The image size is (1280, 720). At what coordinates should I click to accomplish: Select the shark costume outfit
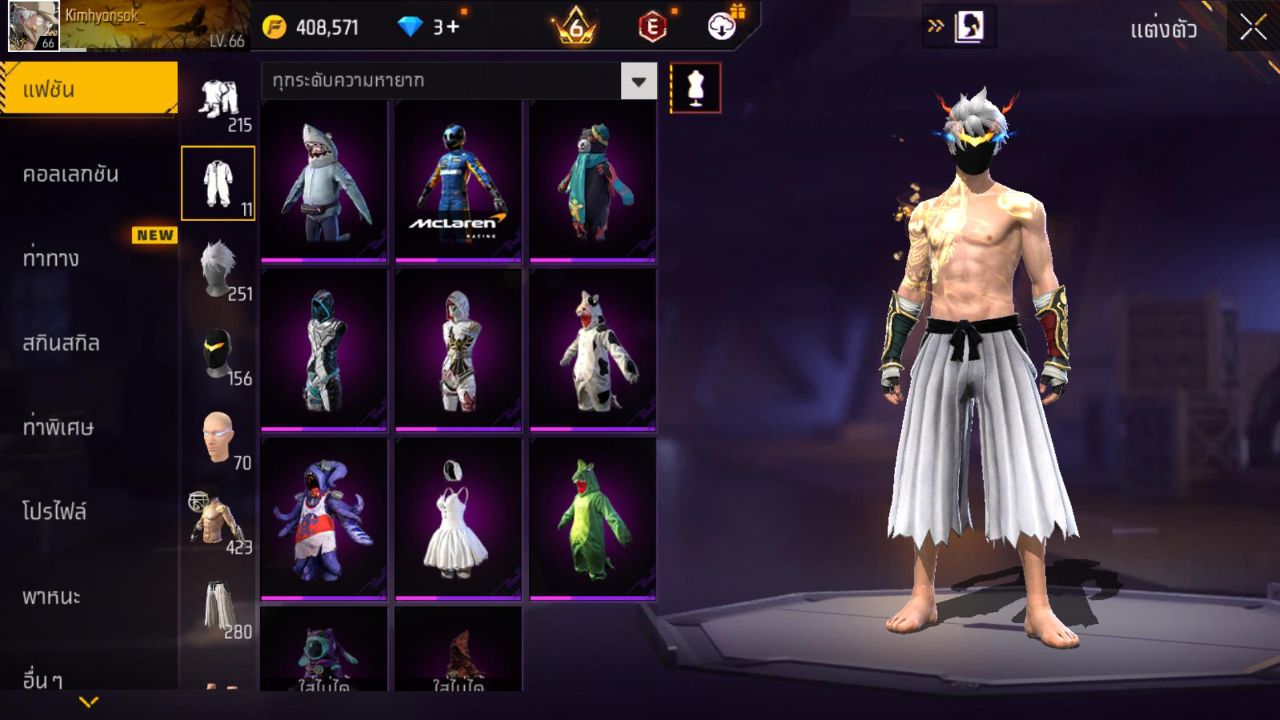pyautogui.click(x=324, y=181)
